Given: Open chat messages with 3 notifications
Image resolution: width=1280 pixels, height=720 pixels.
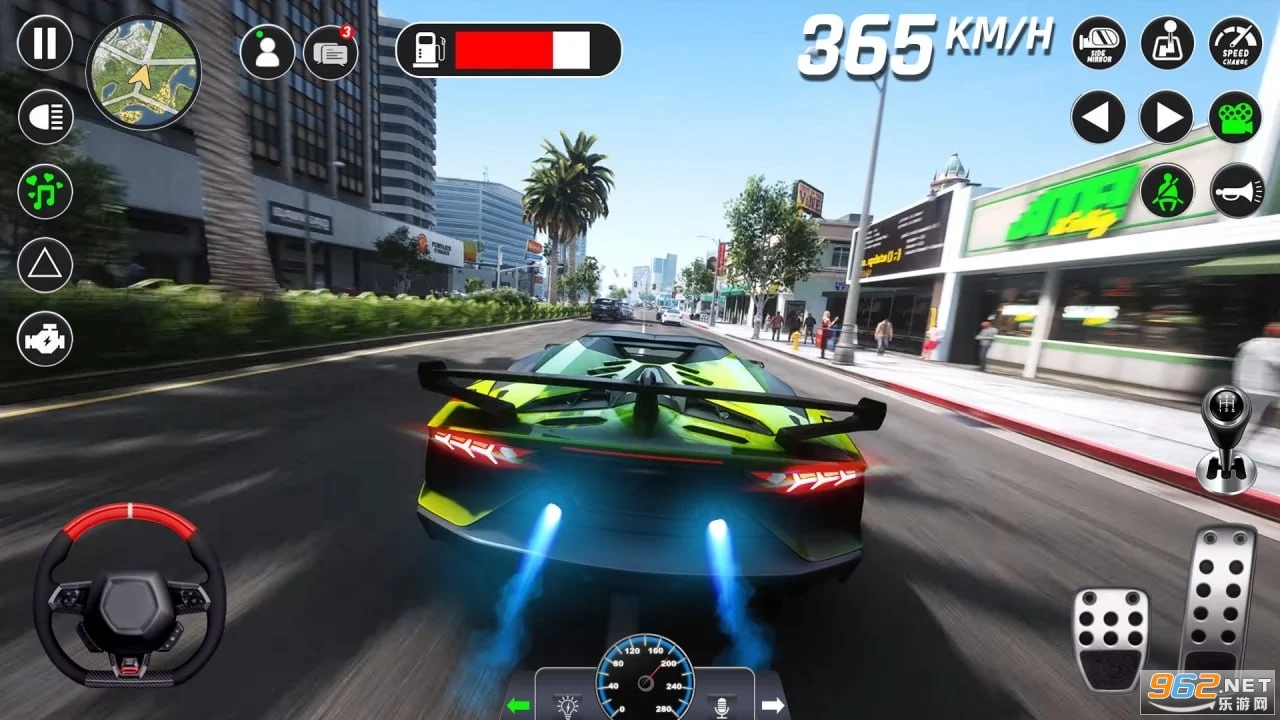Looking at the screenshot, I should coord(330,53).
